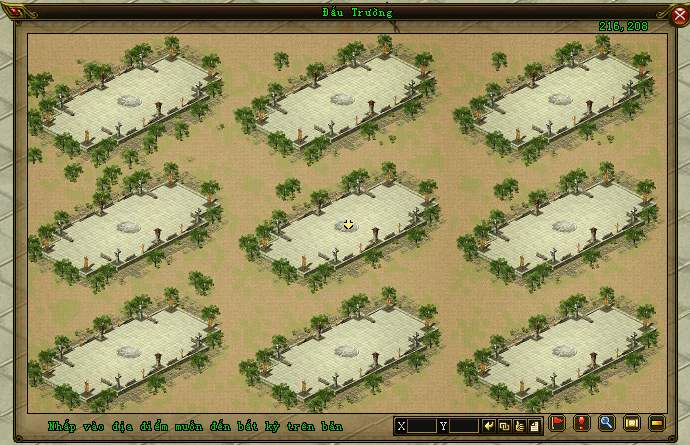
Task: Click the linked squares icon button
Action: click(505, 426)
